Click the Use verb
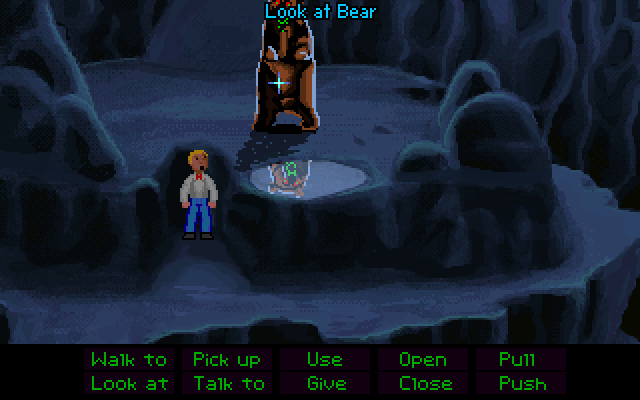 (324, 360)
